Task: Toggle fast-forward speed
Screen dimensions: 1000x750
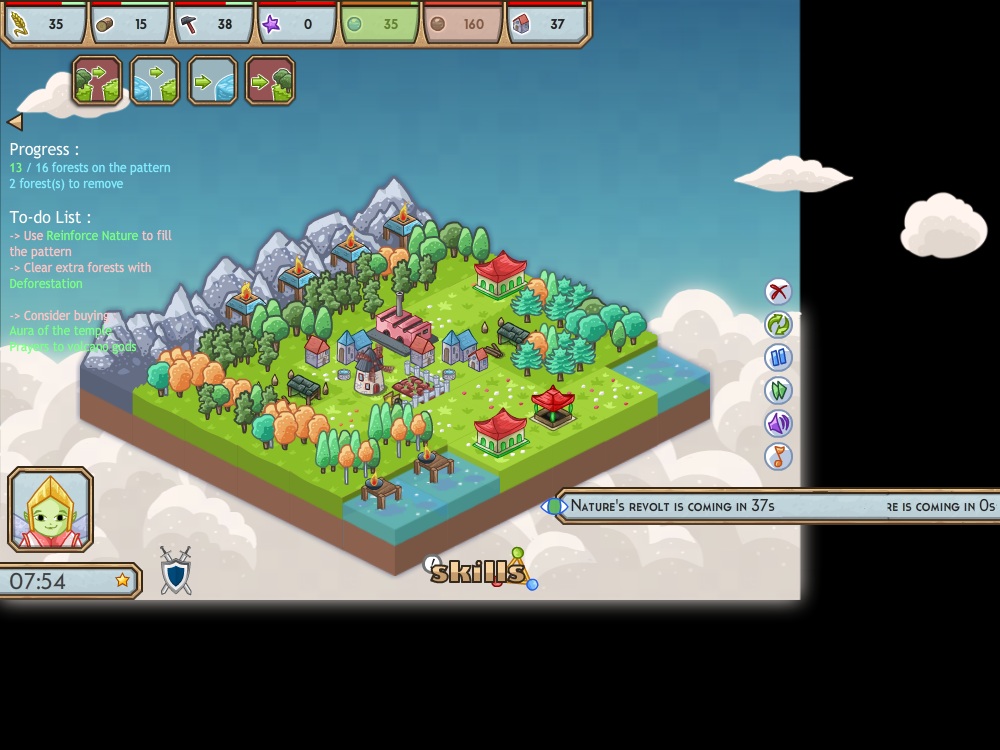Action: pyautogui.click(x=778, y=390)
